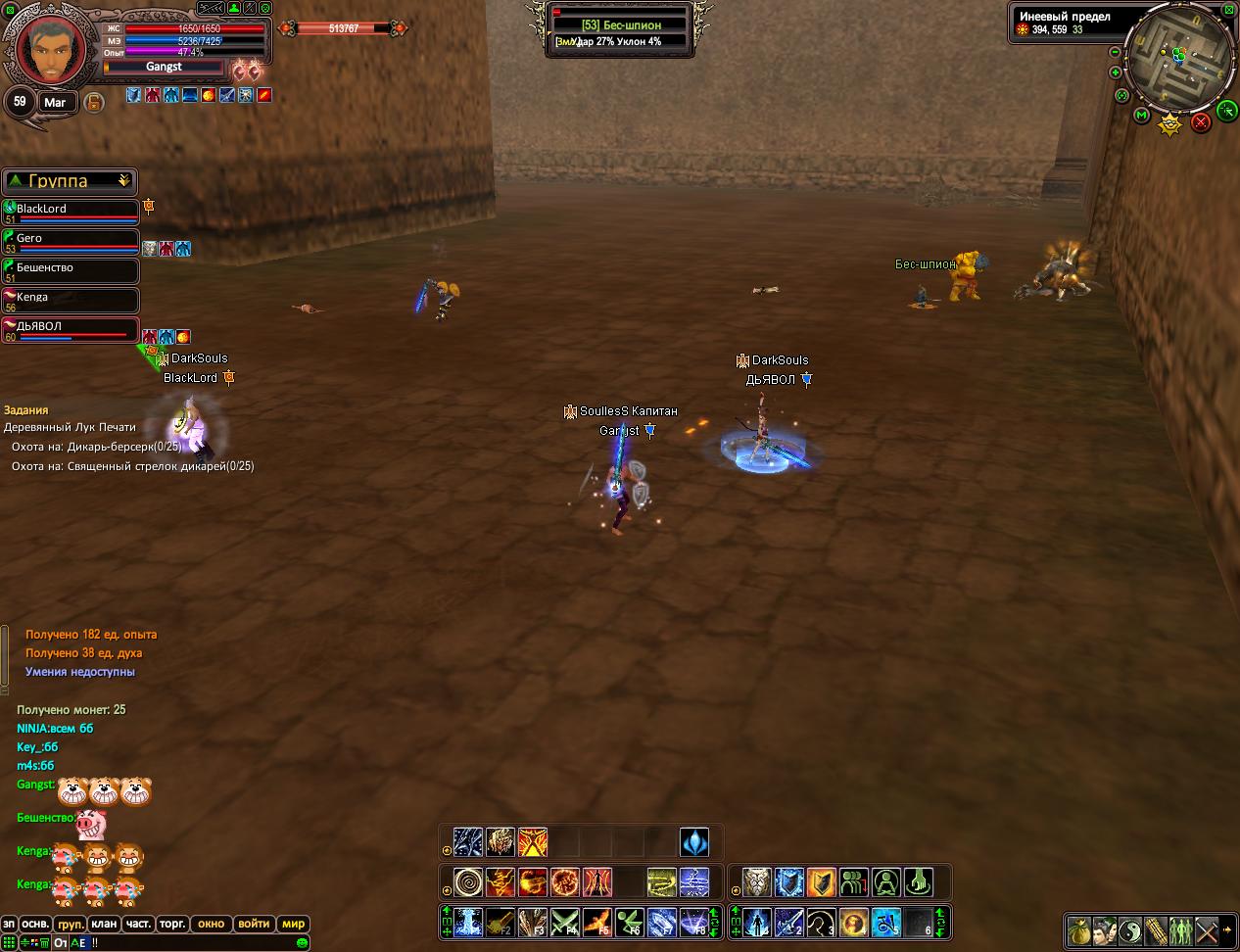Zoom out the minimap with the minus button
This screenshot has width=1240, height=952.
click(1115, 52)
